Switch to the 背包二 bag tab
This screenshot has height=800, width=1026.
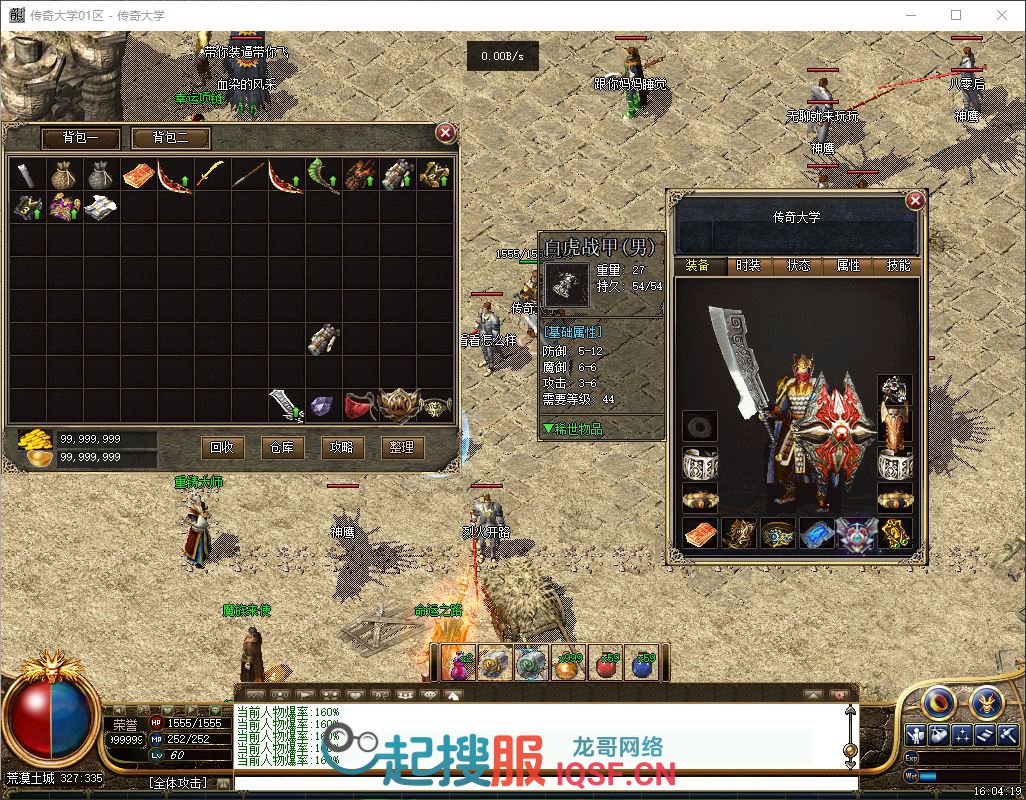tap(169, 138)
